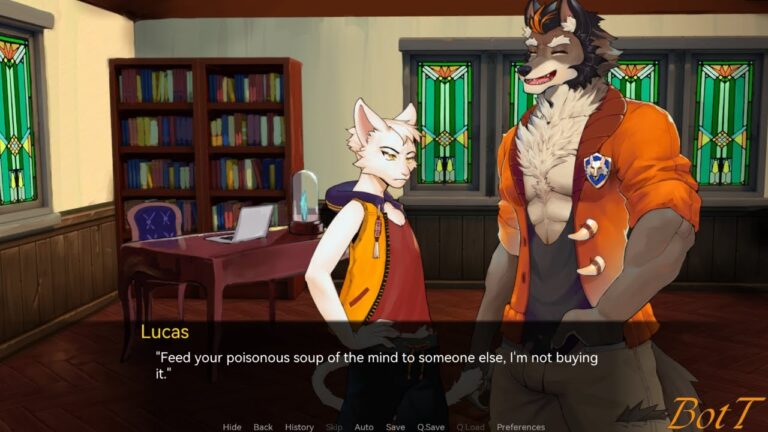Click the Q.Load quick load button
This screenshot has width=768, height=432.
tap(469, 427)
